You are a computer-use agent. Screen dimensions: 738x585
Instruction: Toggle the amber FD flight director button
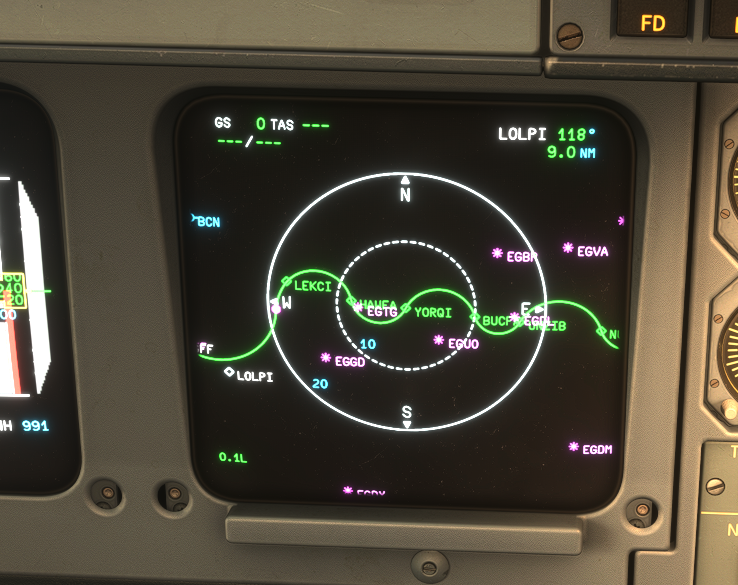tap(652, 20)
